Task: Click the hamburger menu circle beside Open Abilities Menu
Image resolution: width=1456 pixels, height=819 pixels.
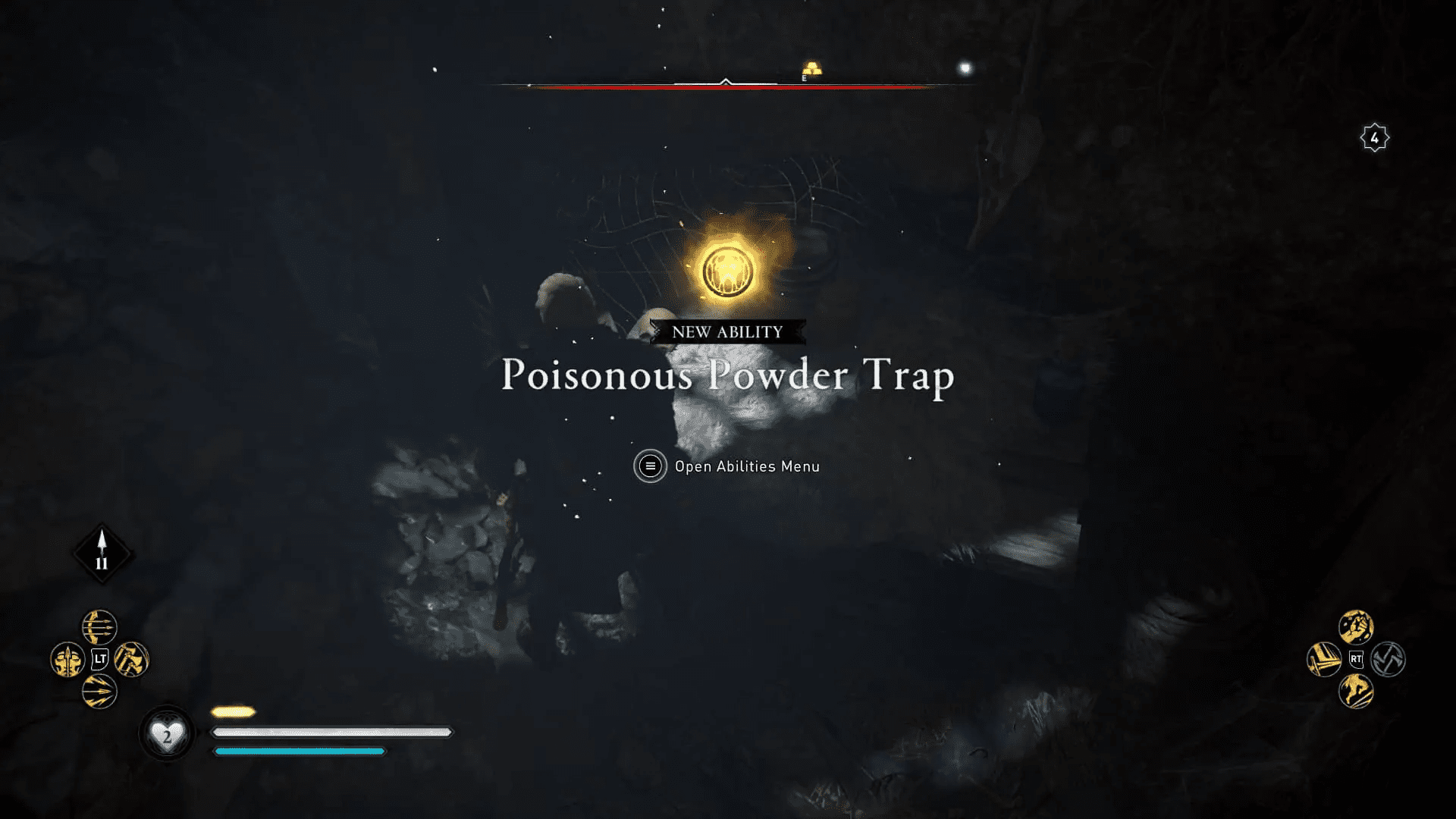Action: click(649, 466)
